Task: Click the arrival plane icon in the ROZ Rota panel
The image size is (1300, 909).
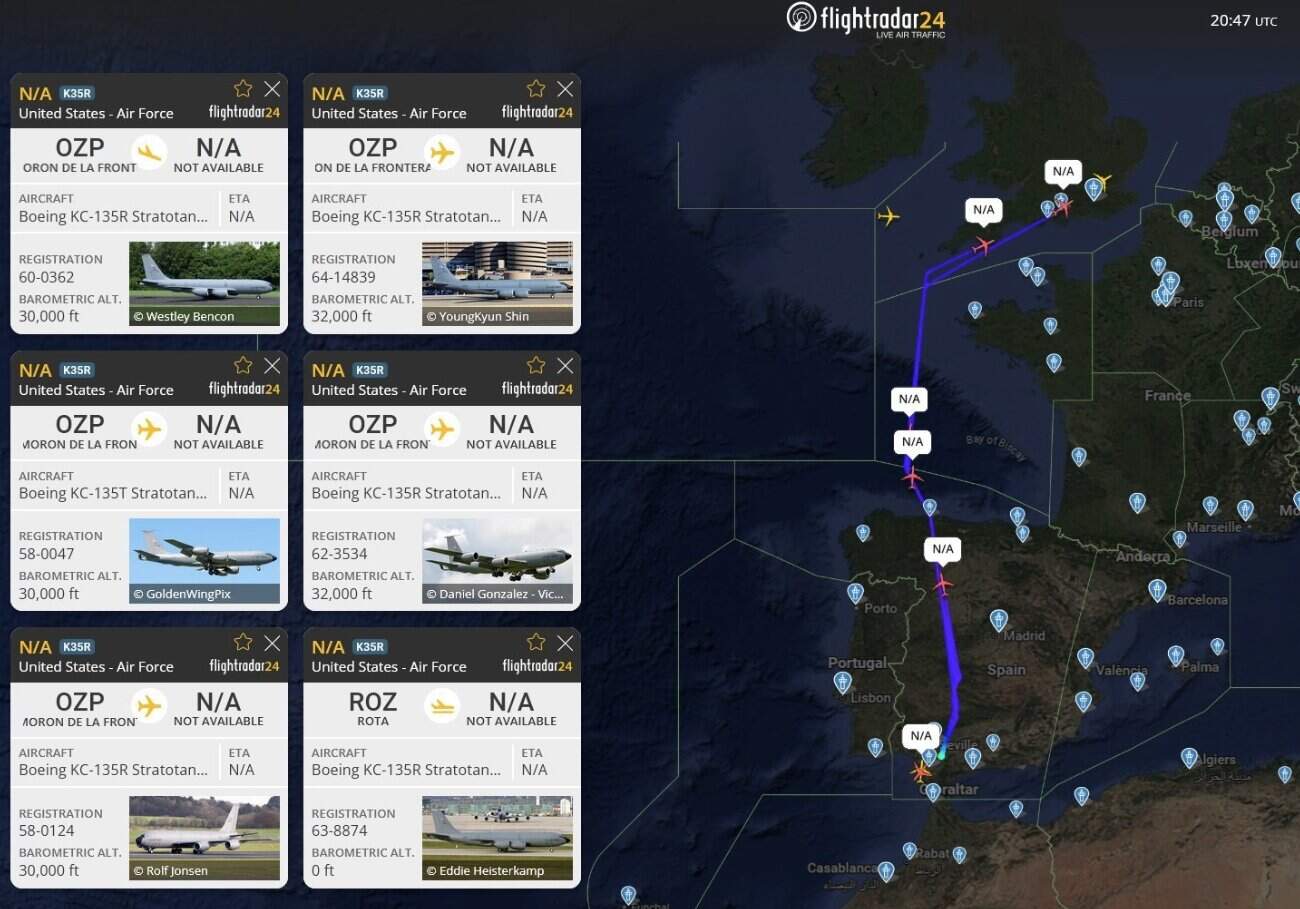Action: tap(441, 704)
